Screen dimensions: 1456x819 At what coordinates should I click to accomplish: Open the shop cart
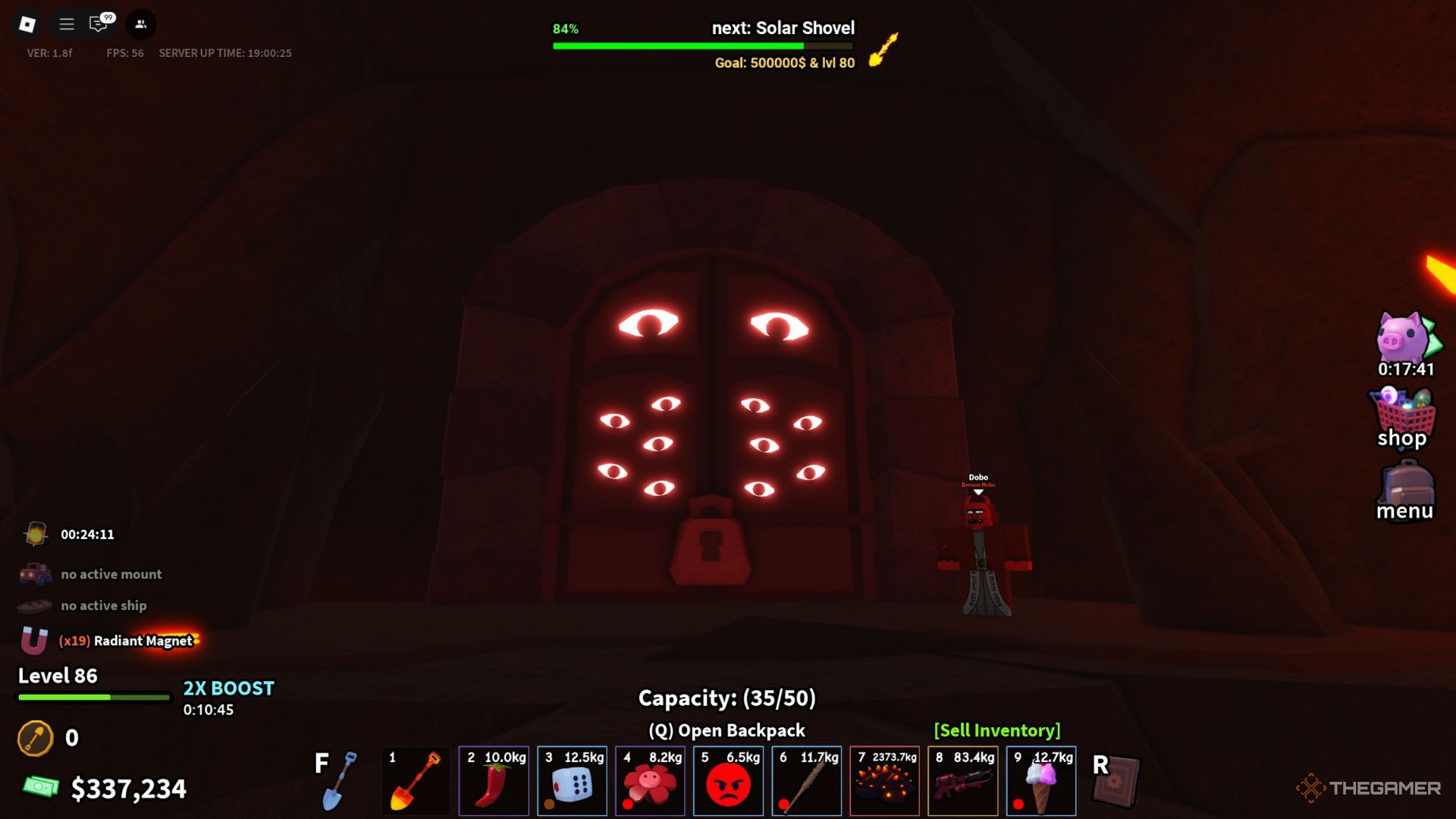(1402, 418)
